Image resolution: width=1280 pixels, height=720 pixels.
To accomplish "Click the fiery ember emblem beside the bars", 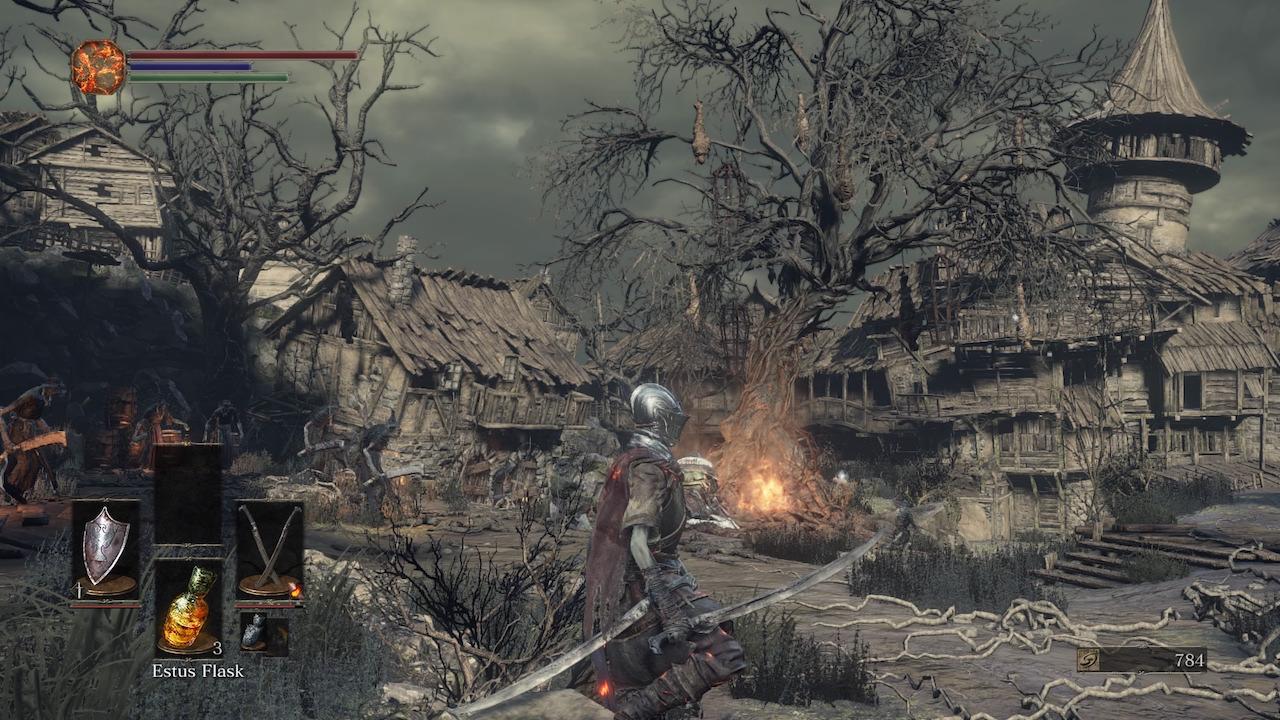I will click(x=98, y=67).
